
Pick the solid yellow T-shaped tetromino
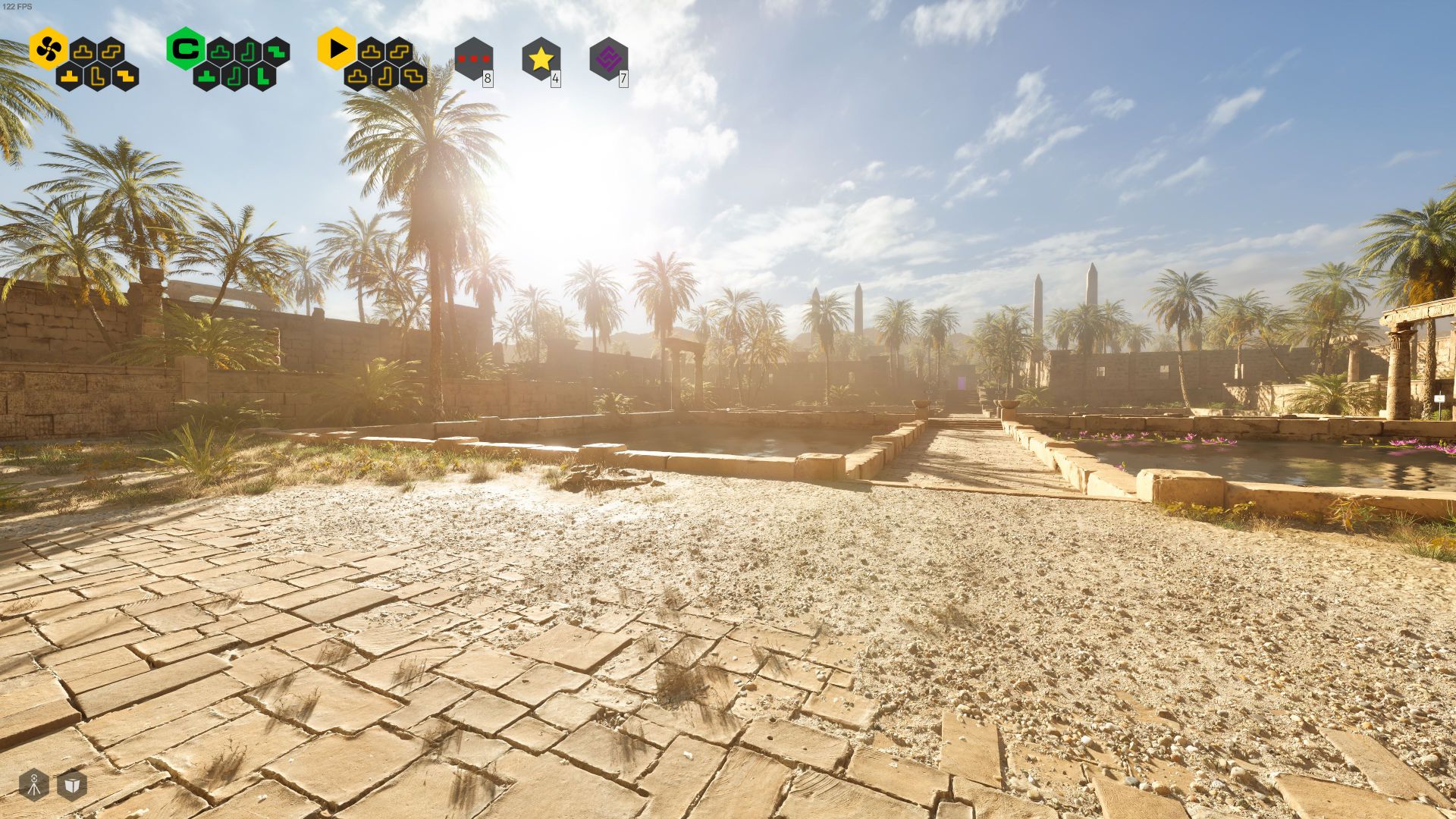(70, 76)
